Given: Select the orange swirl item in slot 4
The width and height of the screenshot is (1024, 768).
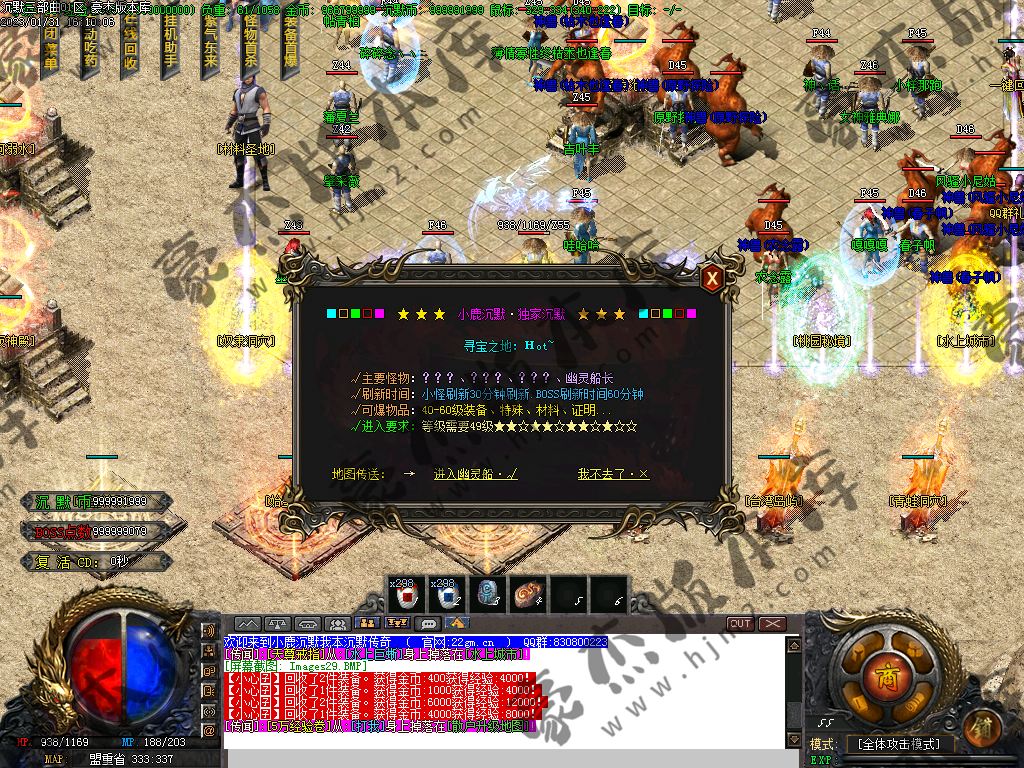Looking at the screenshot, I should (528, 594).
